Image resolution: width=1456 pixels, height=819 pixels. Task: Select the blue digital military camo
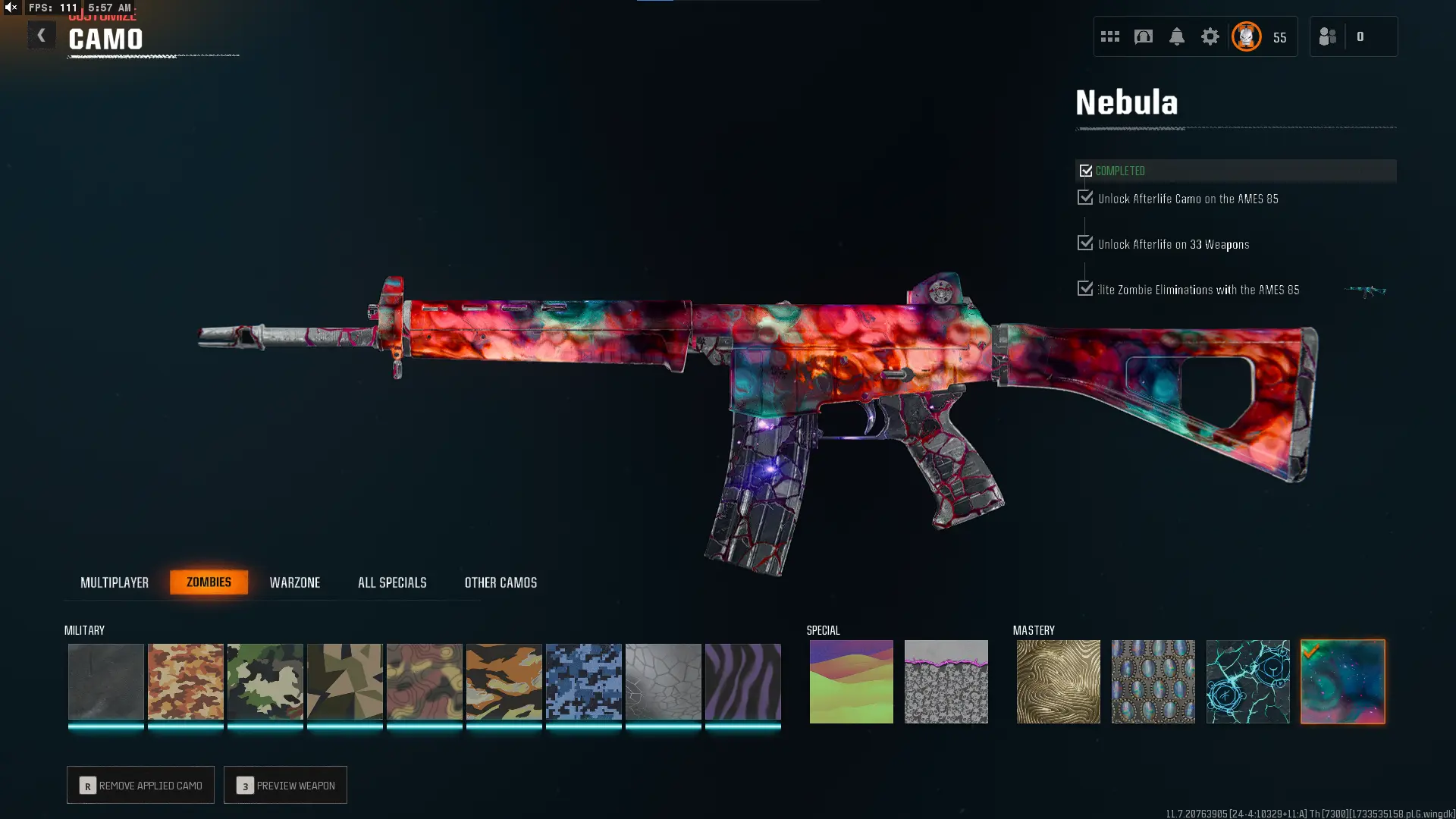coord(583,681)
